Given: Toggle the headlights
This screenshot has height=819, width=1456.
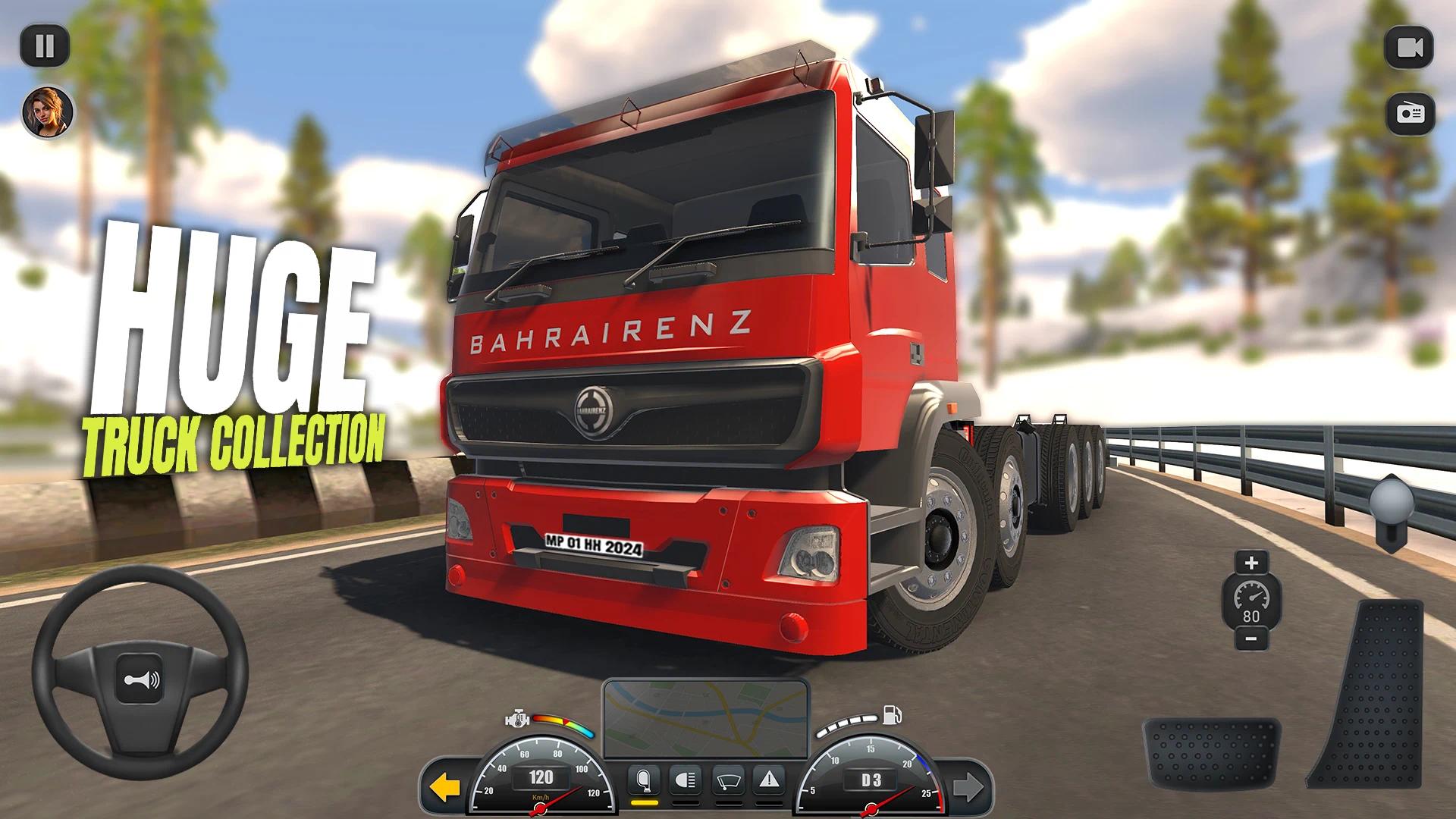Looking at the screenshot, I should 685,778.
